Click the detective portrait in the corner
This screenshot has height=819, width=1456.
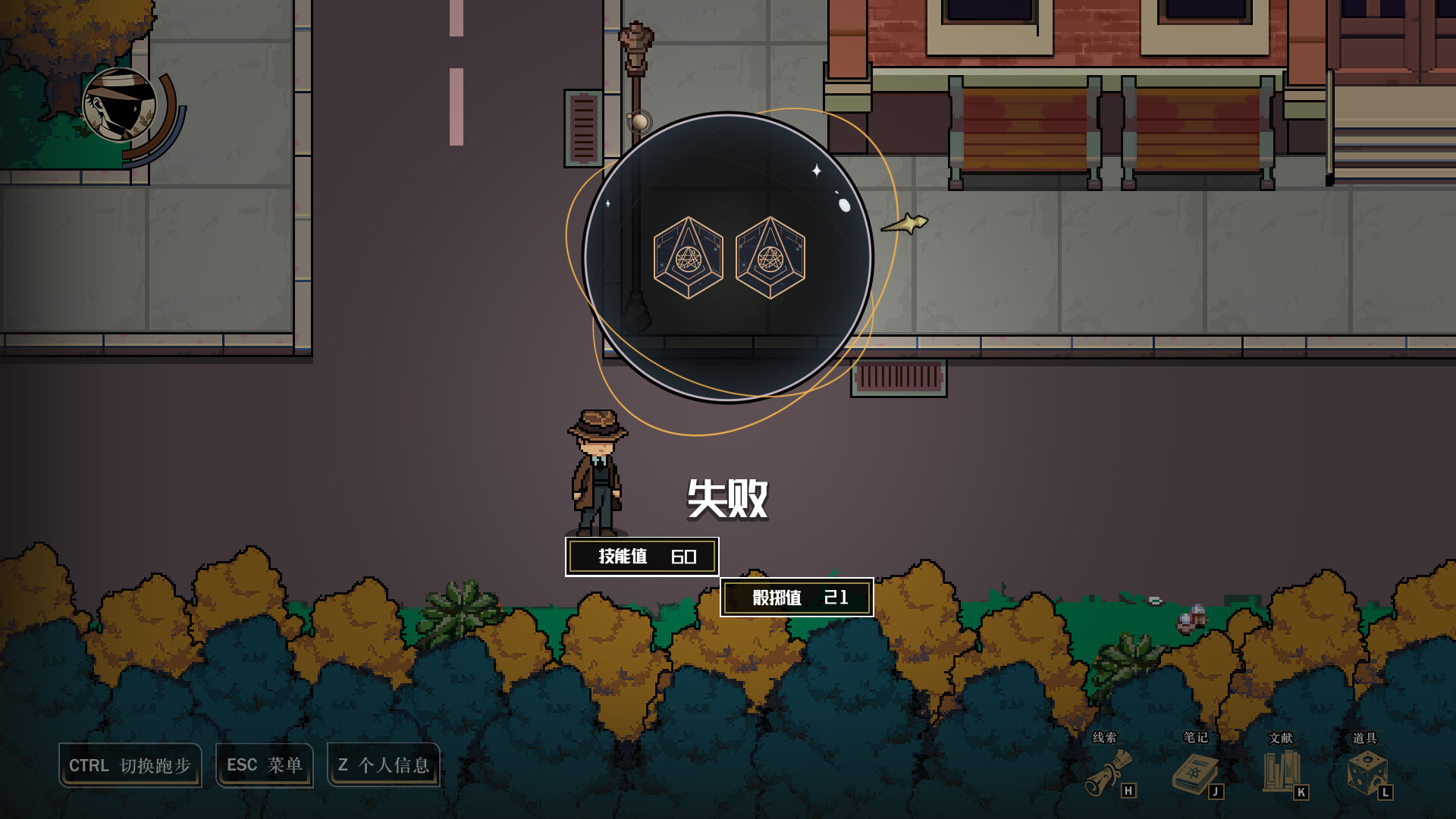tap(120, 105)
